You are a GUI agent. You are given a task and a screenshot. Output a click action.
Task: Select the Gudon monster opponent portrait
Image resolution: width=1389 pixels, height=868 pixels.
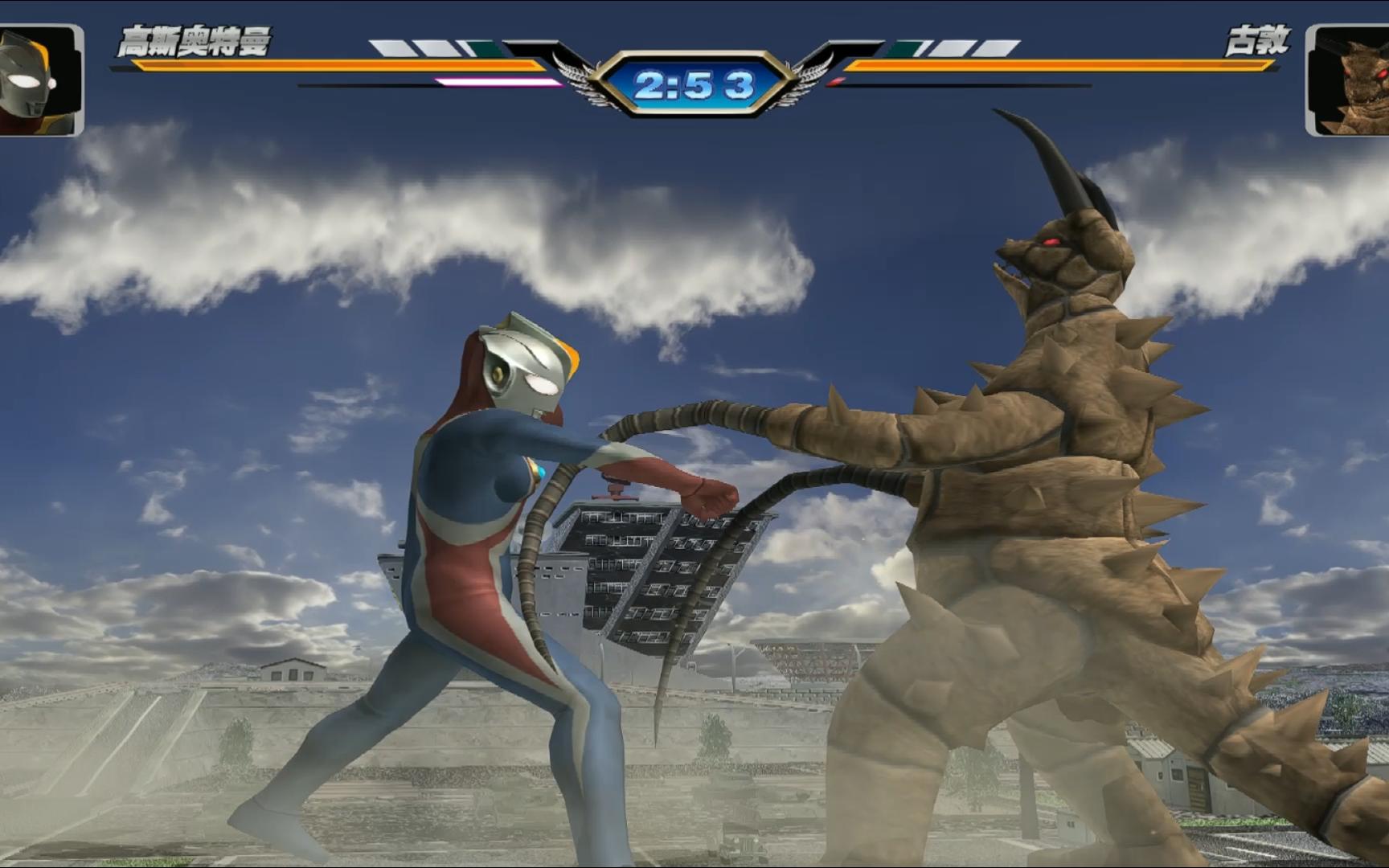[1349, 80]
